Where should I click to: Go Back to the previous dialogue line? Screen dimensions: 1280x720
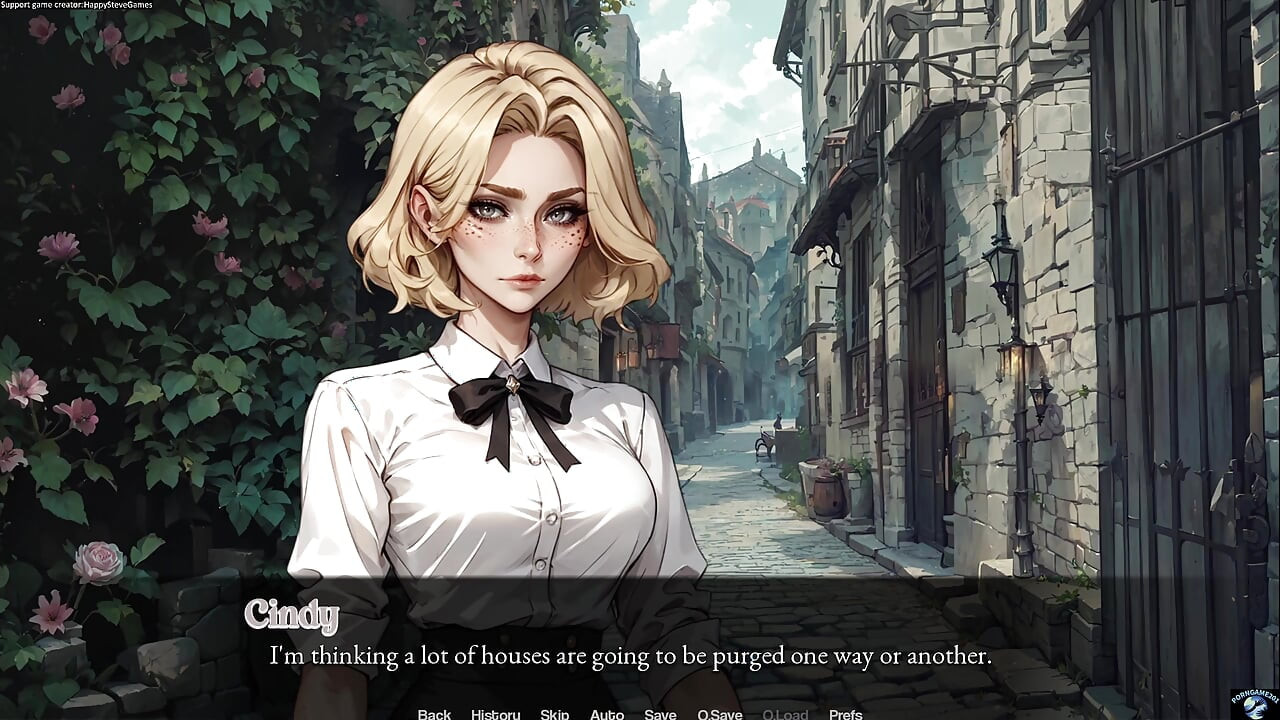pyautogui.click(x=433, y=714)
